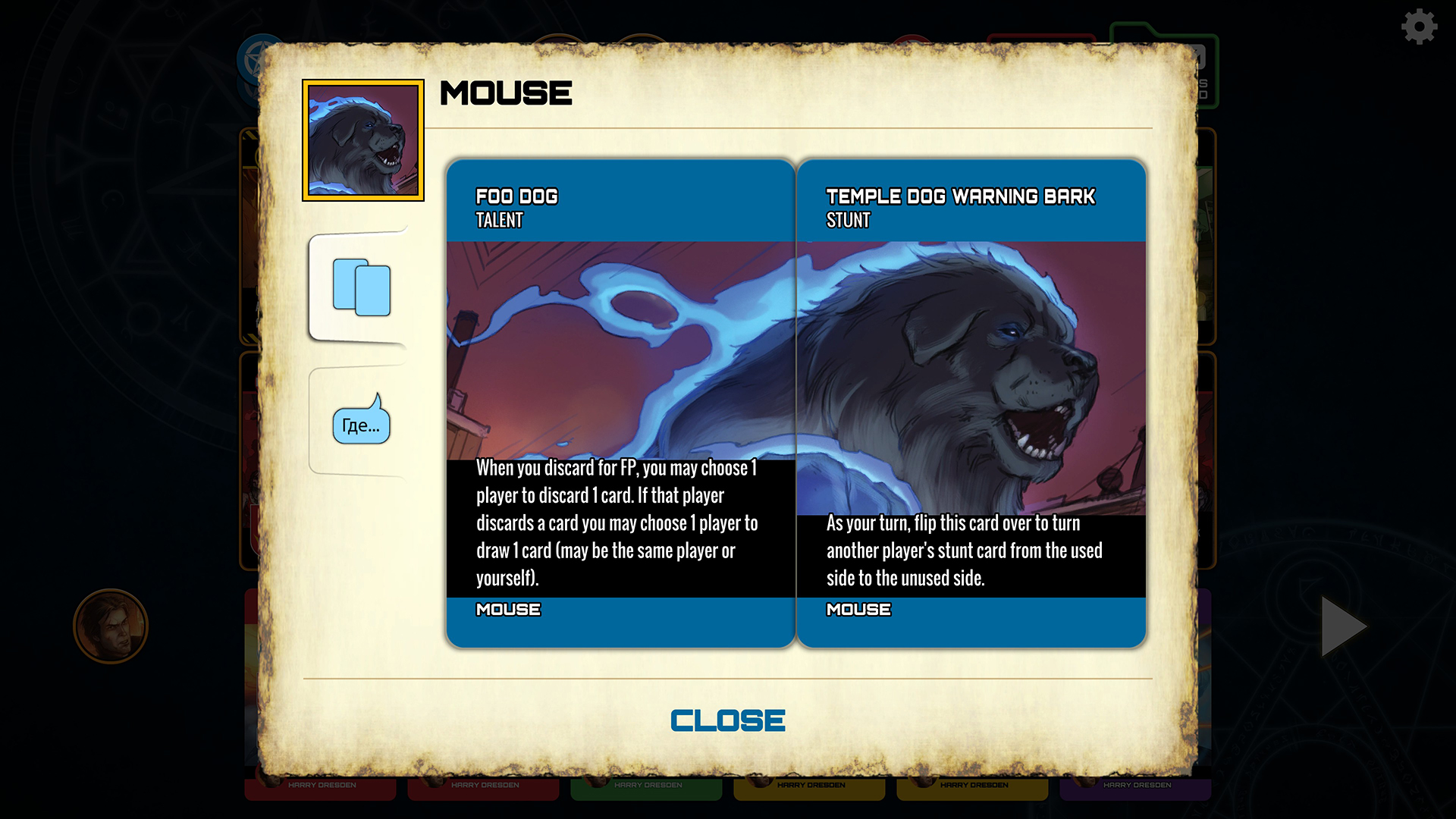This screenshot has height=819, width=1456.
Task: Open the settings gear icon
Action: 1417,27
